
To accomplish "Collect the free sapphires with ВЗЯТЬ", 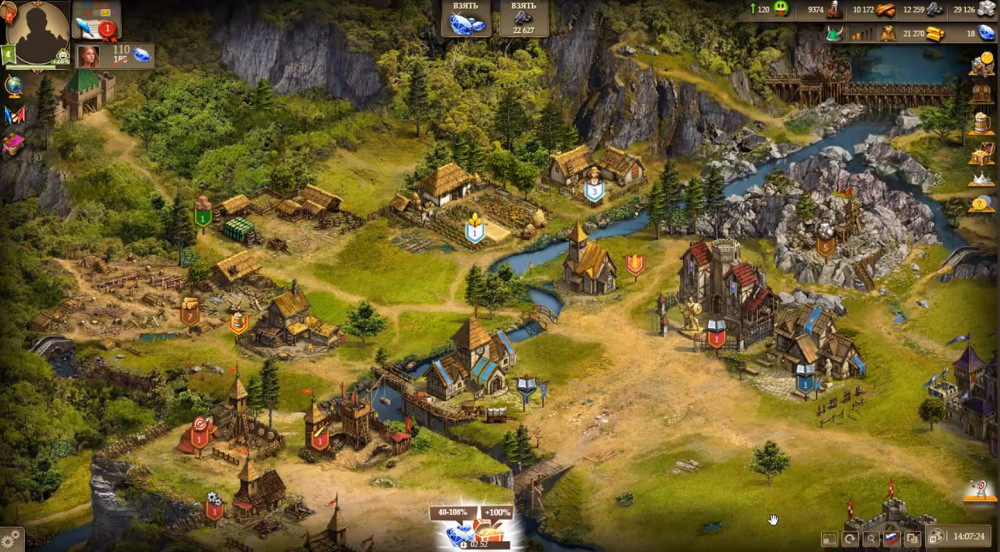I will [466, 18].
